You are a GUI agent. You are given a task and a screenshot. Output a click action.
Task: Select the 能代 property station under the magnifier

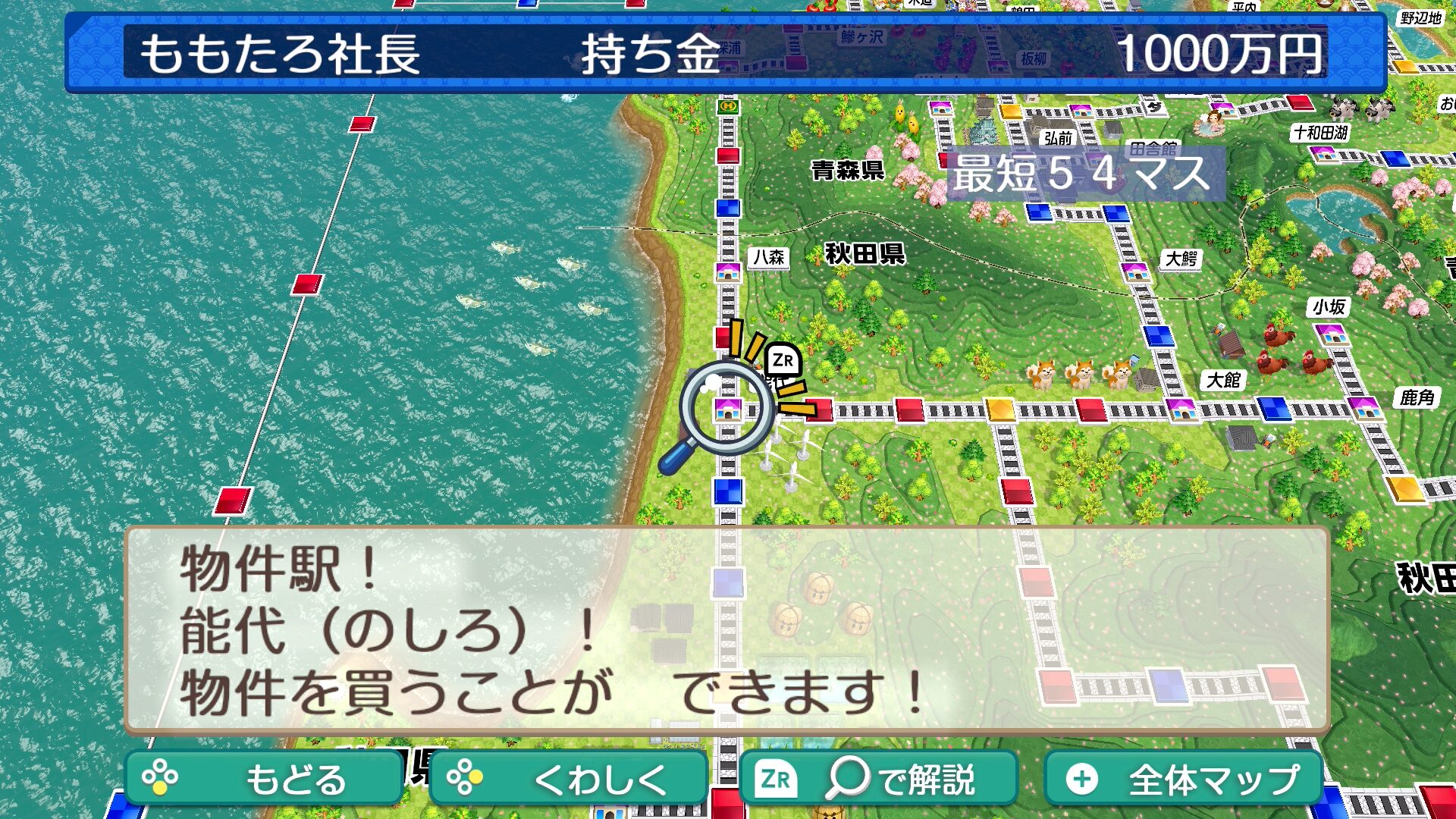pos(727,409)
